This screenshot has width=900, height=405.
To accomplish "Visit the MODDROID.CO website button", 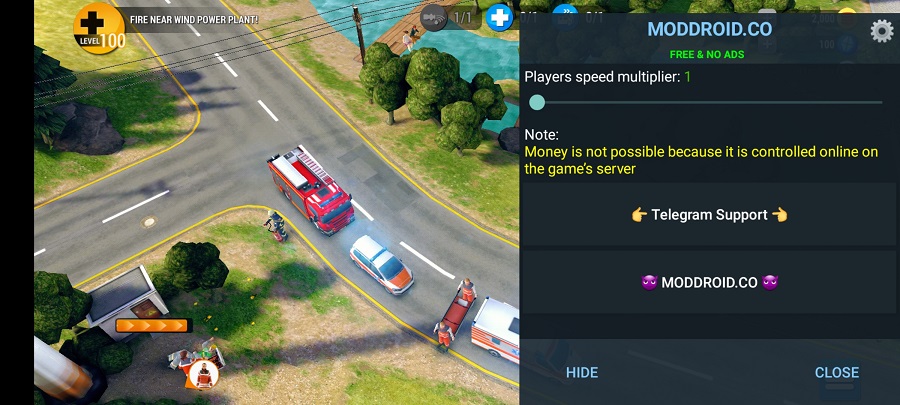I will pos(709,282).
